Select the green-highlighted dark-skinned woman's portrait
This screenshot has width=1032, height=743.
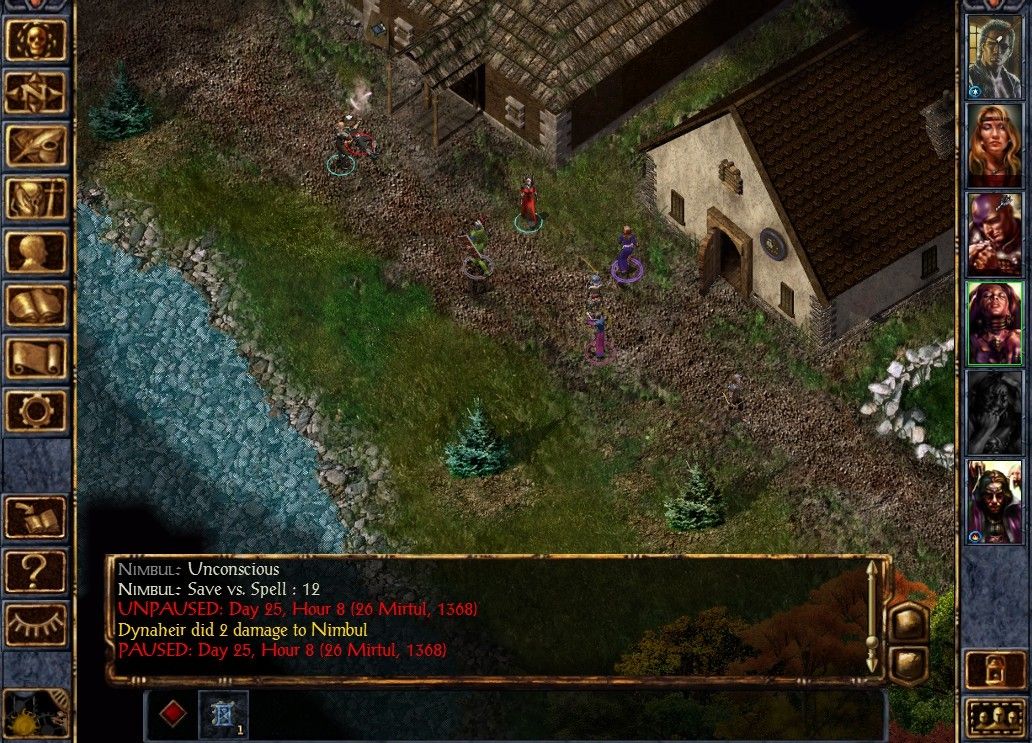click(x=994, y=322)
